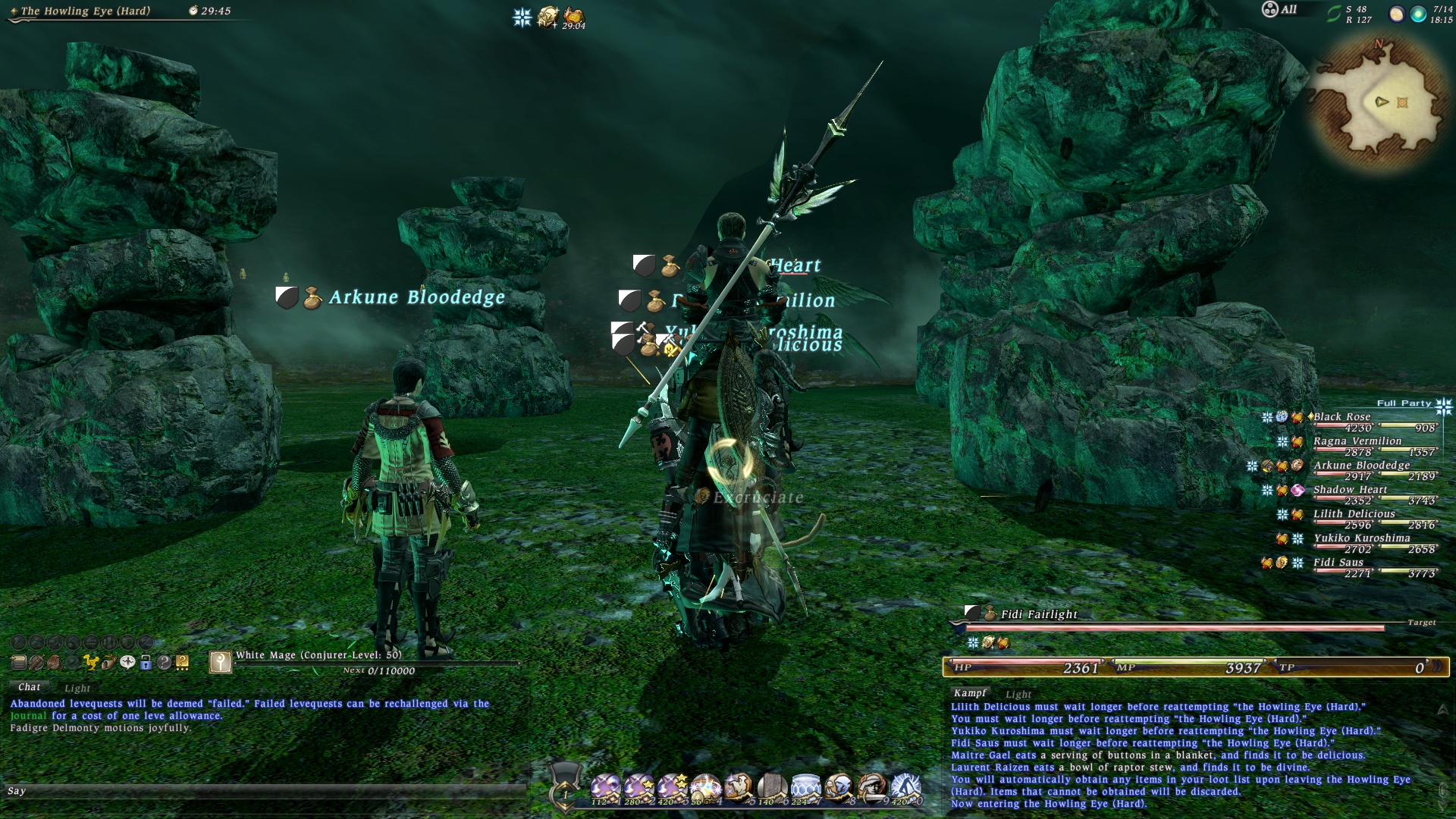Viewport: 1456px width, 819px height.
Task: Switch to the Light chat tab beside Chat
Action: tap(77, 688)
